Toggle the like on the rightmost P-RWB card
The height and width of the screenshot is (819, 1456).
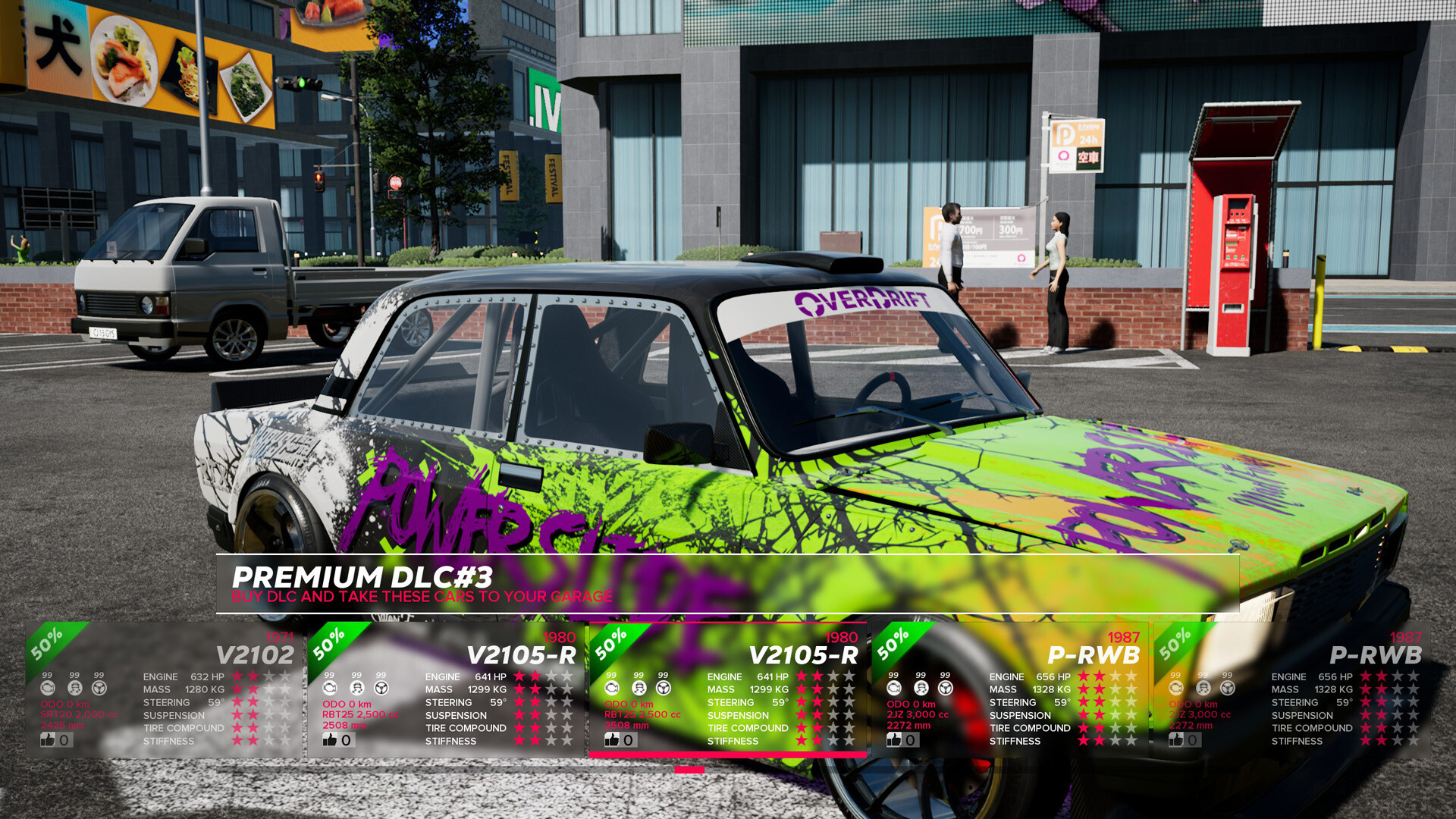point(1175,740)
